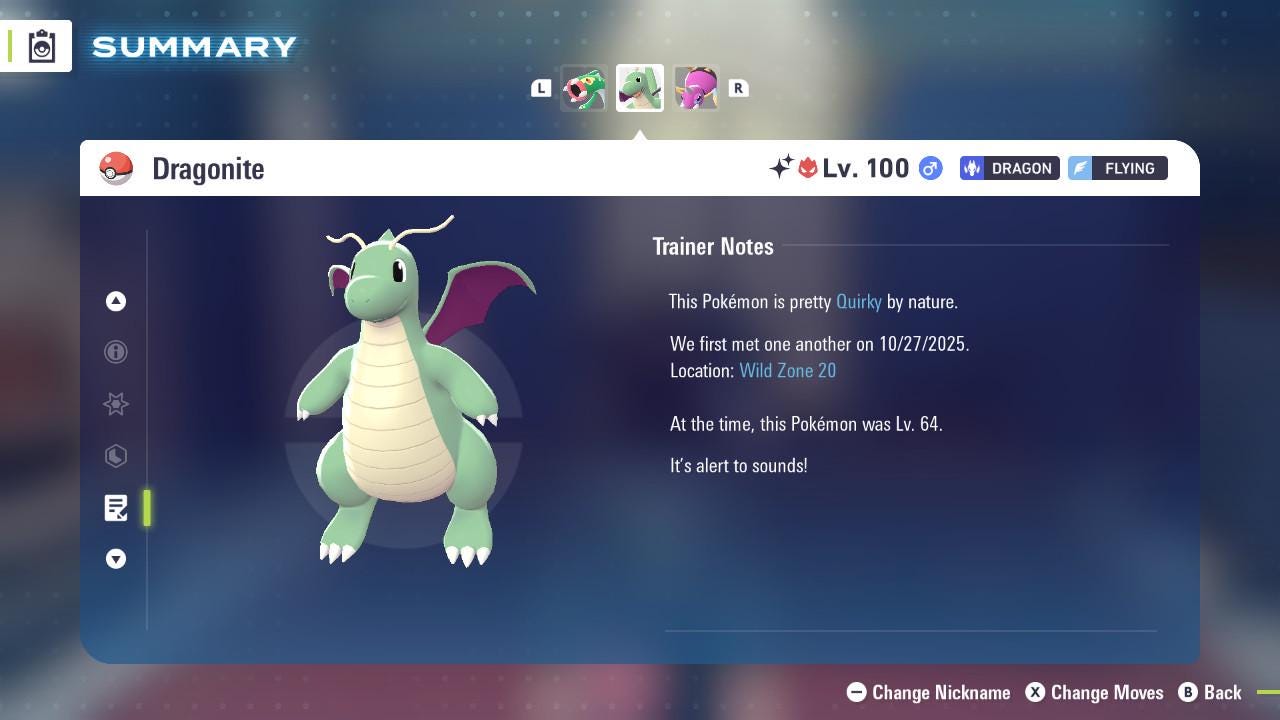Expand the previous page with the up arrow
The height and width of the screenshot is (720, 1280).
116,301
